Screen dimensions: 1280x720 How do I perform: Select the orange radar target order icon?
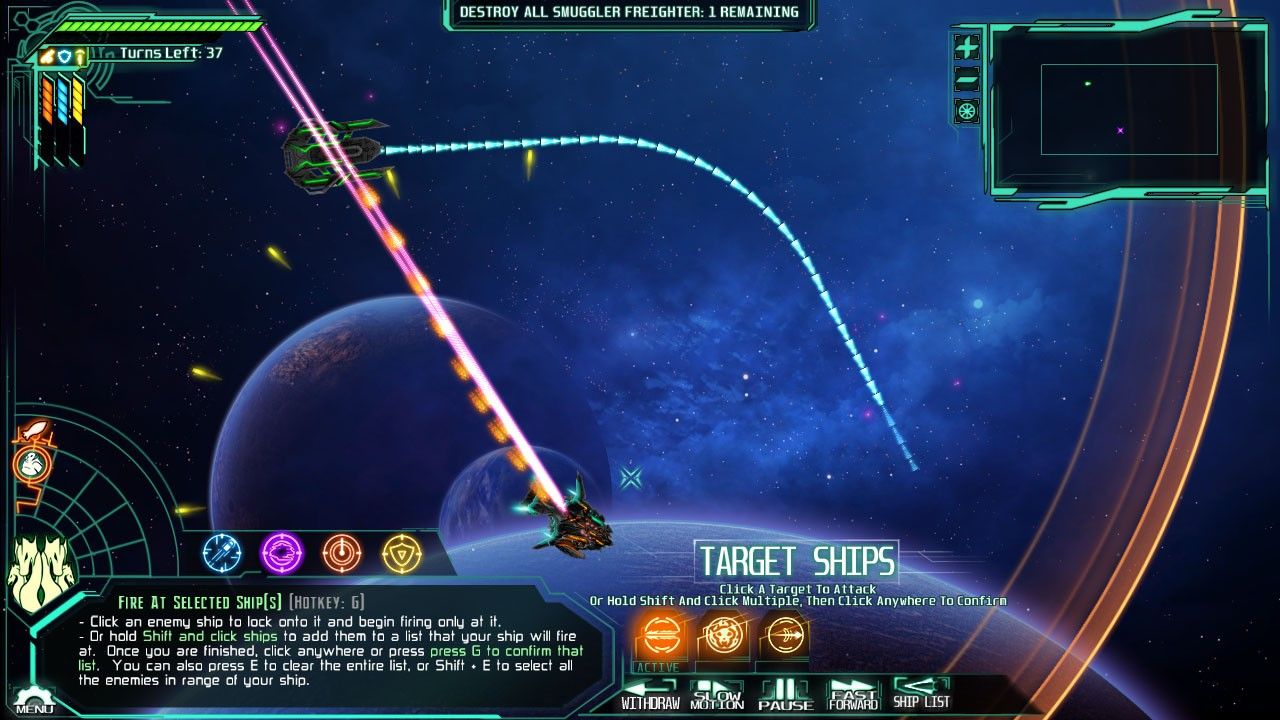click(342, 552)
